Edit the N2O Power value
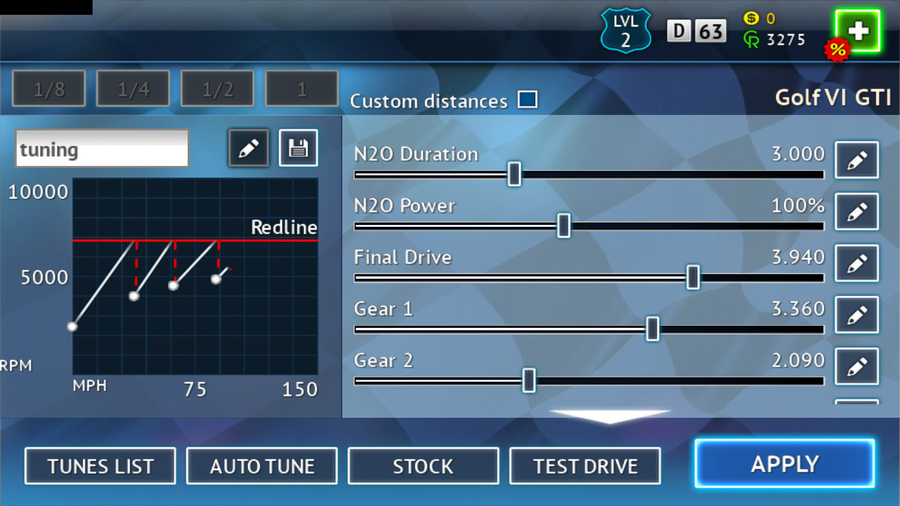This screenshot has height=506, width=900. 856,212
